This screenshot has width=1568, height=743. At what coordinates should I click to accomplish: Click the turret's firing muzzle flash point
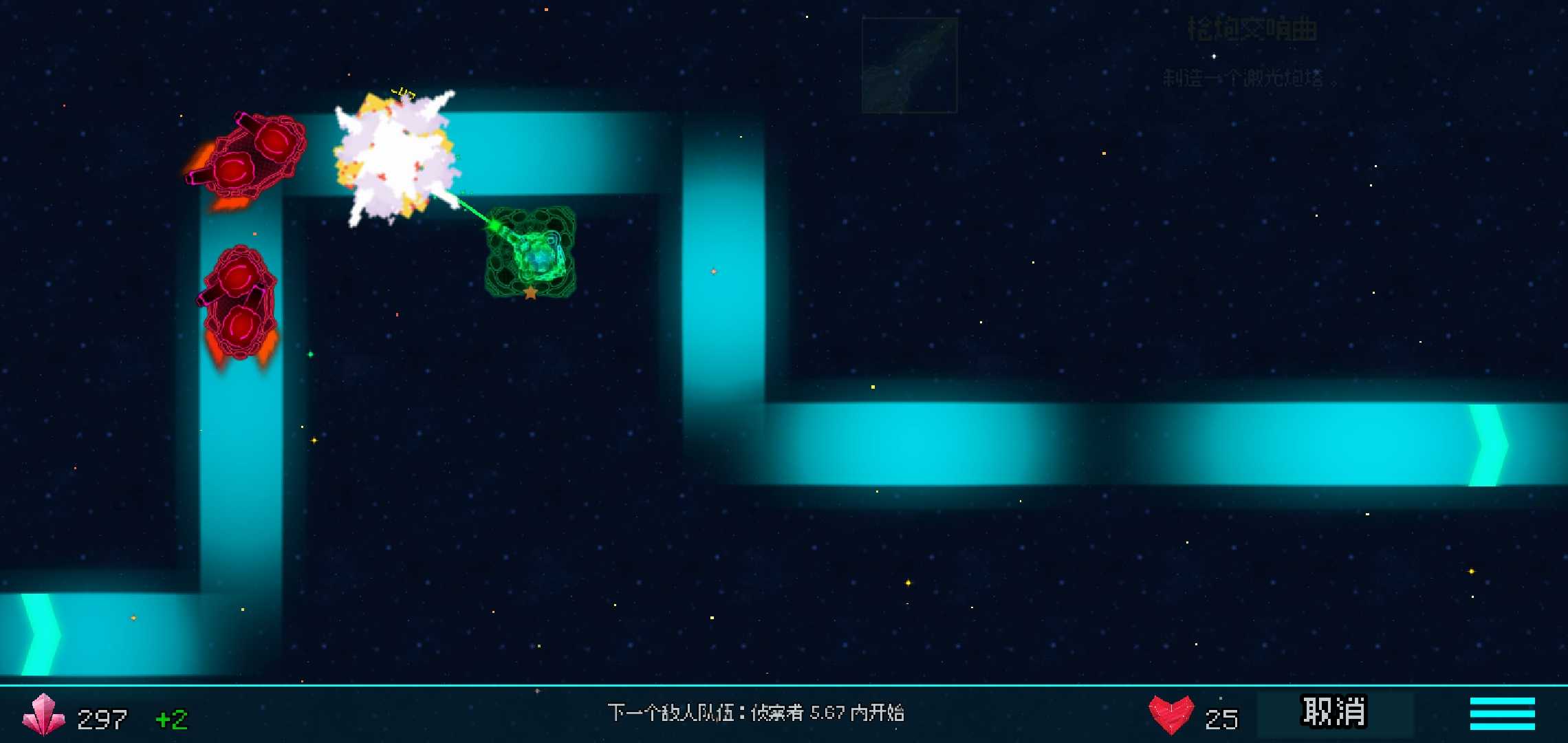(494, 226)
